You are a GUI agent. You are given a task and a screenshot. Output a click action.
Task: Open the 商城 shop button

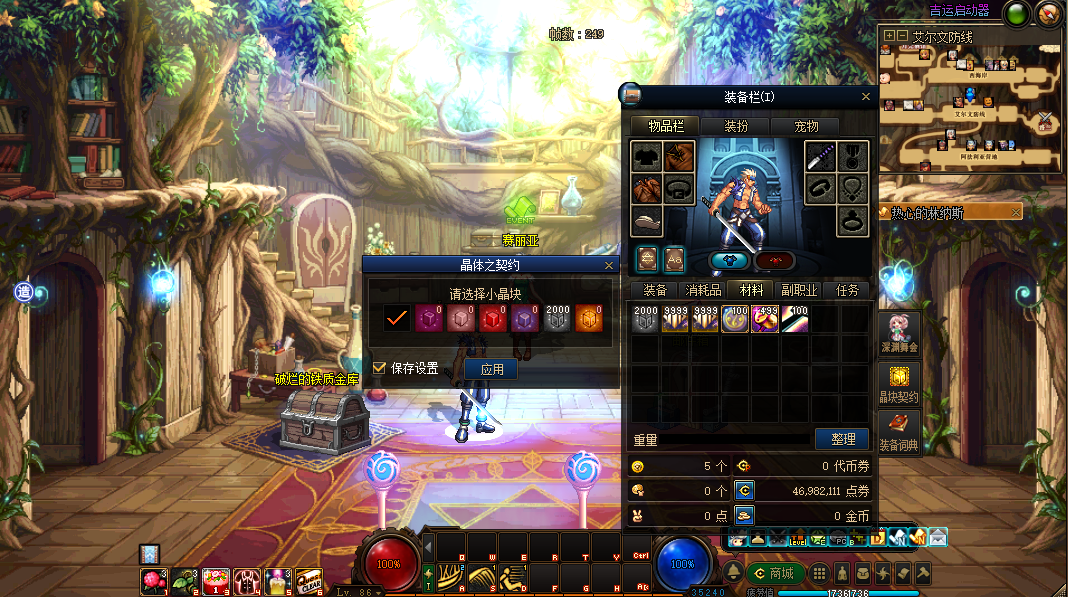(x=774, y=573)
